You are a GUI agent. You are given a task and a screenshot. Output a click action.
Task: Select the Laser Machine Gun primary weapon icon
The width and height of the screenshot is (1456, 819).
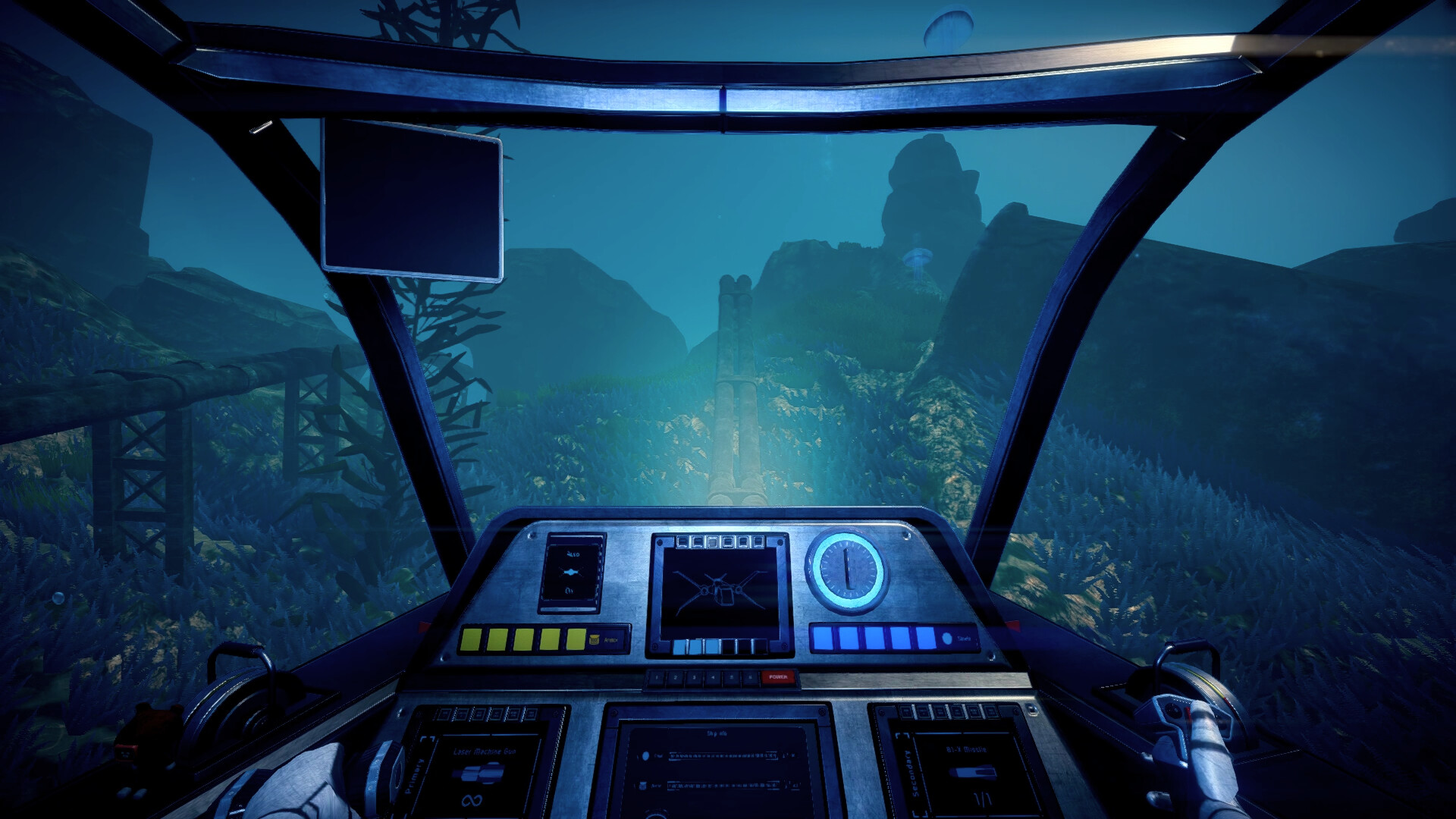tap(478, 772)
